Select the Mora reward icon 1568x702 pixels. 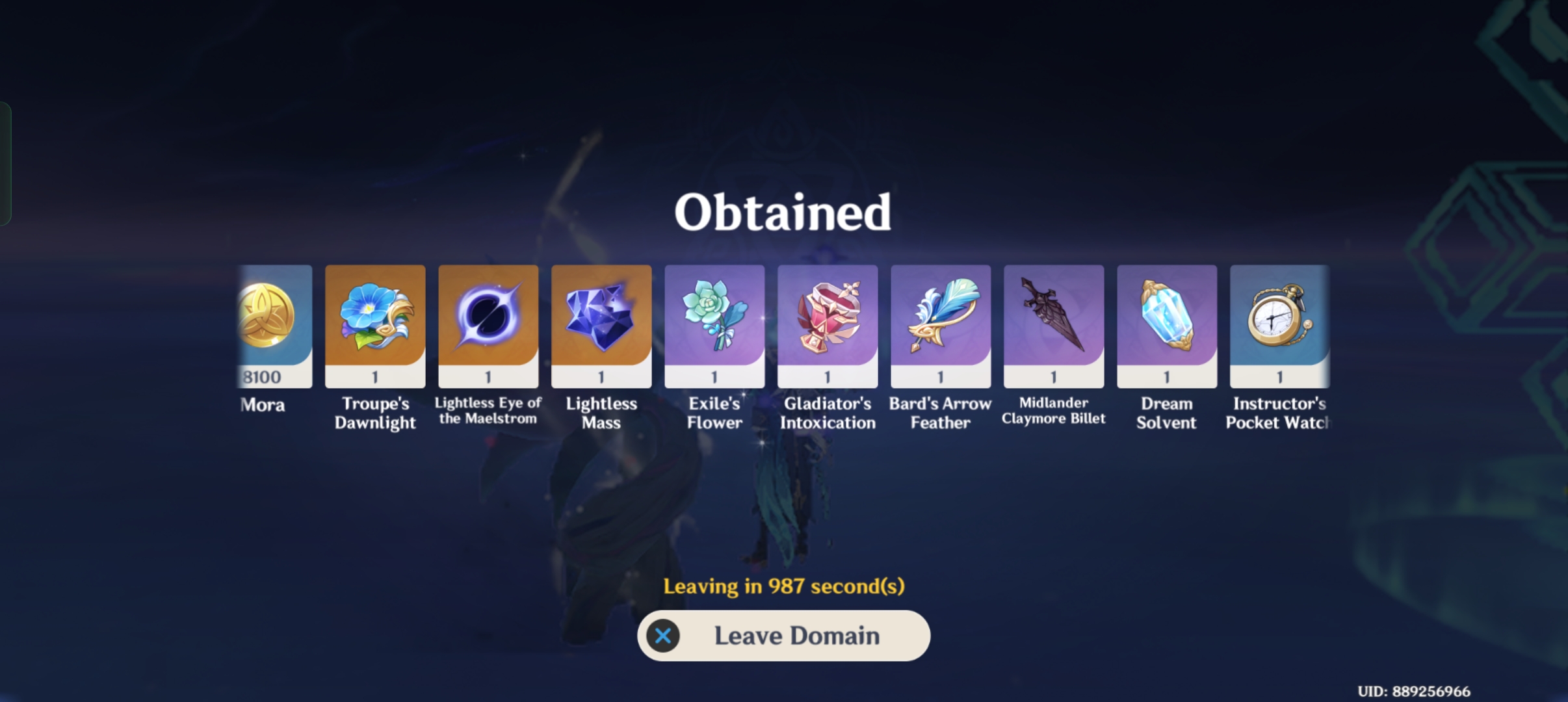(270, 318)
